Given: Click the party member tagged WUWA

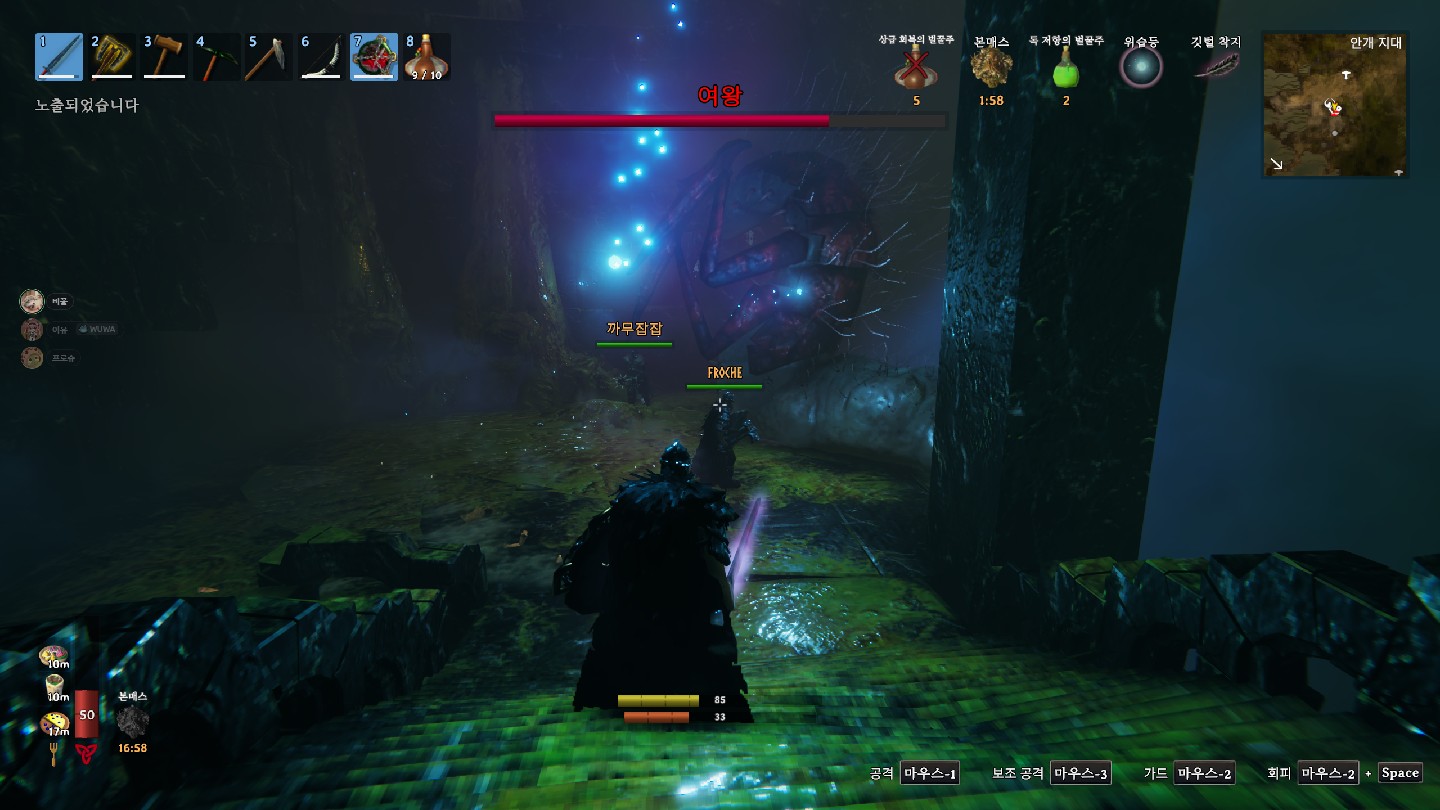Looking at the screenshot, I should 32,329.
